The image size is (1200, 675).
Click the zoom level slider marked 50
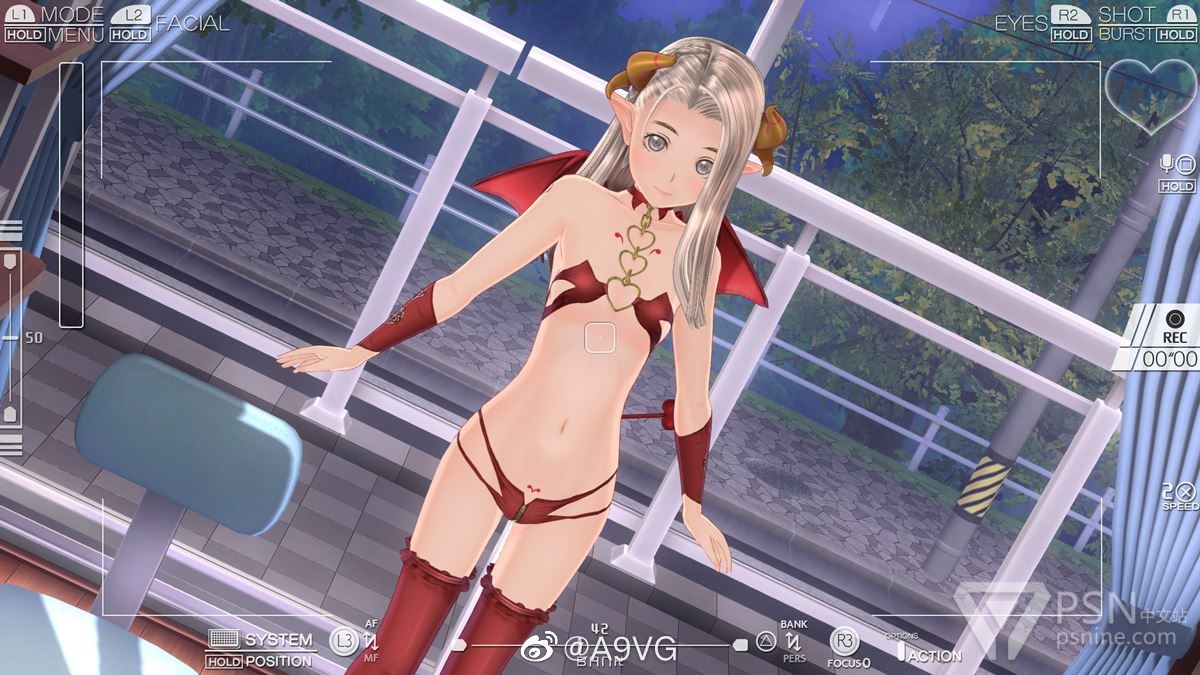[x=11, y=338]
